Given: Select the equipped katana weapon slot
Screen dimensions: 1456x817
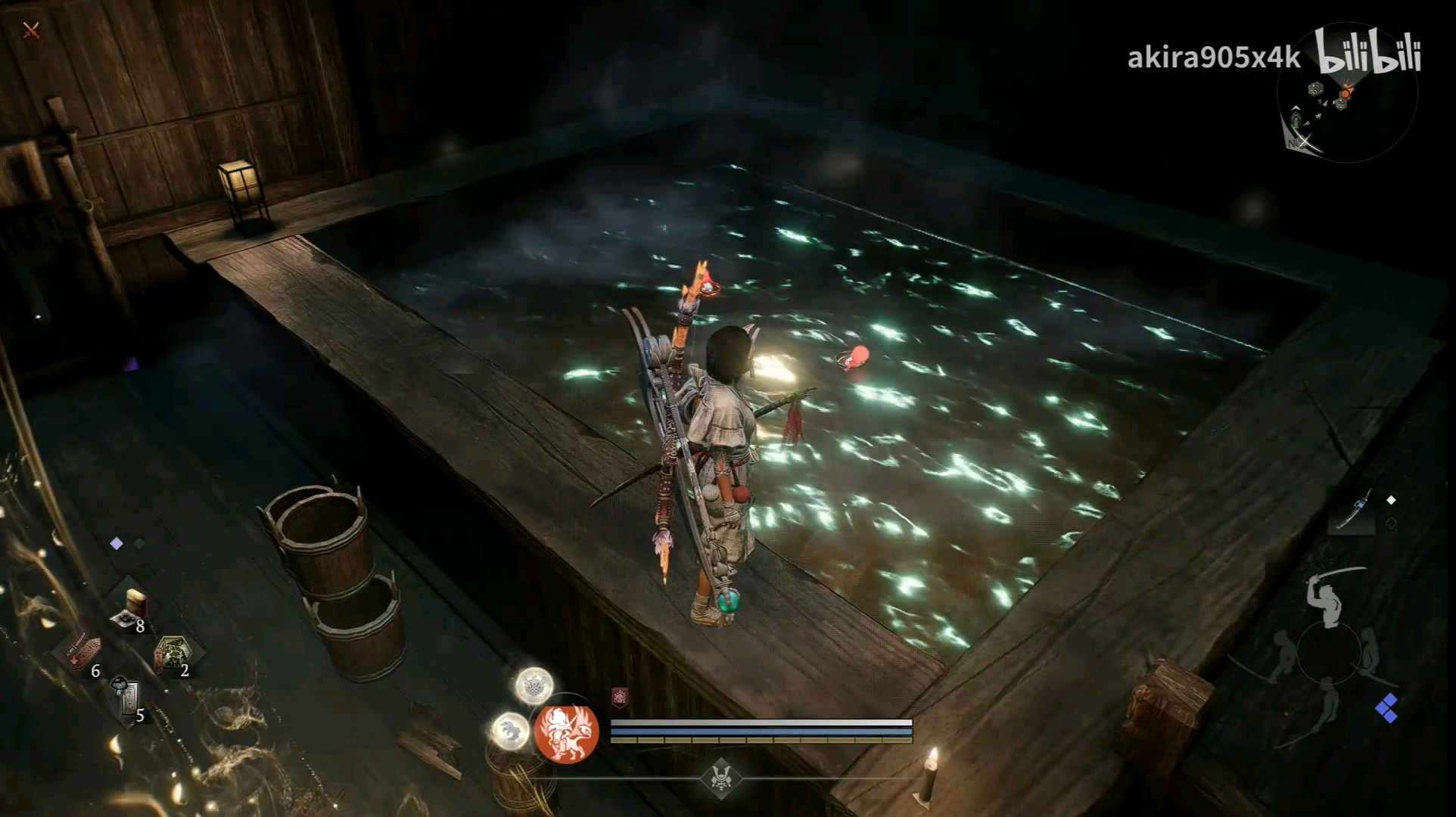Looking at the screenshot, I should point(1352,511).
